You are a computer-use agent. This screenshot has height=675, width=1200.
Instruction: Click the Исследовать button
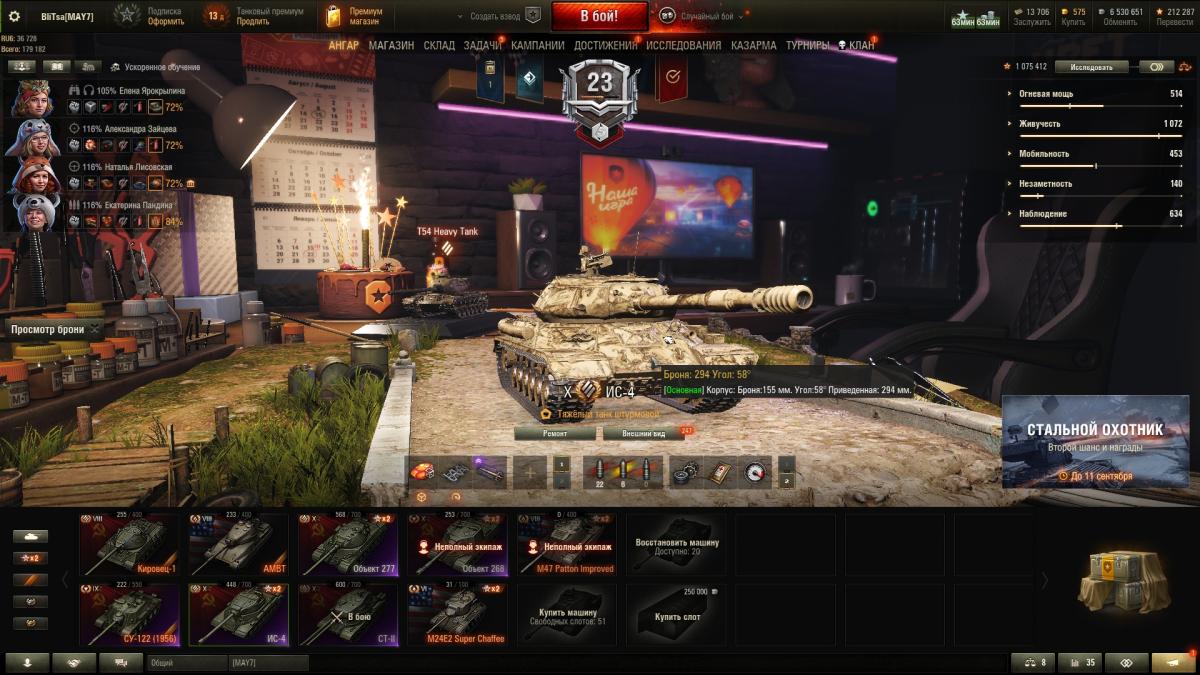pos(1091,67)
